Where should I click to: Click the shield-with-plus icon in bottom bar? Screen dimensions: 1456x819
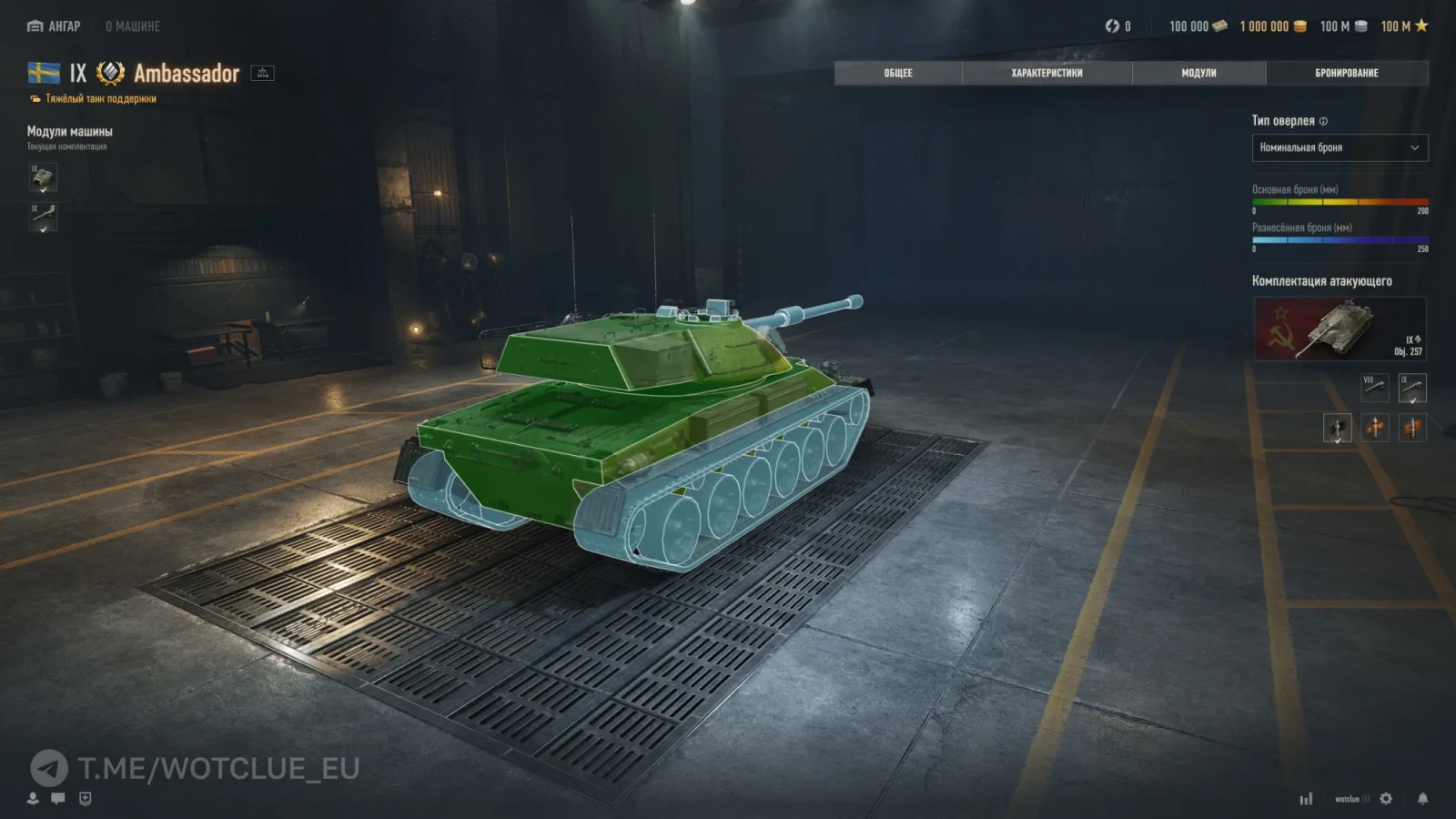click(85, 798)
